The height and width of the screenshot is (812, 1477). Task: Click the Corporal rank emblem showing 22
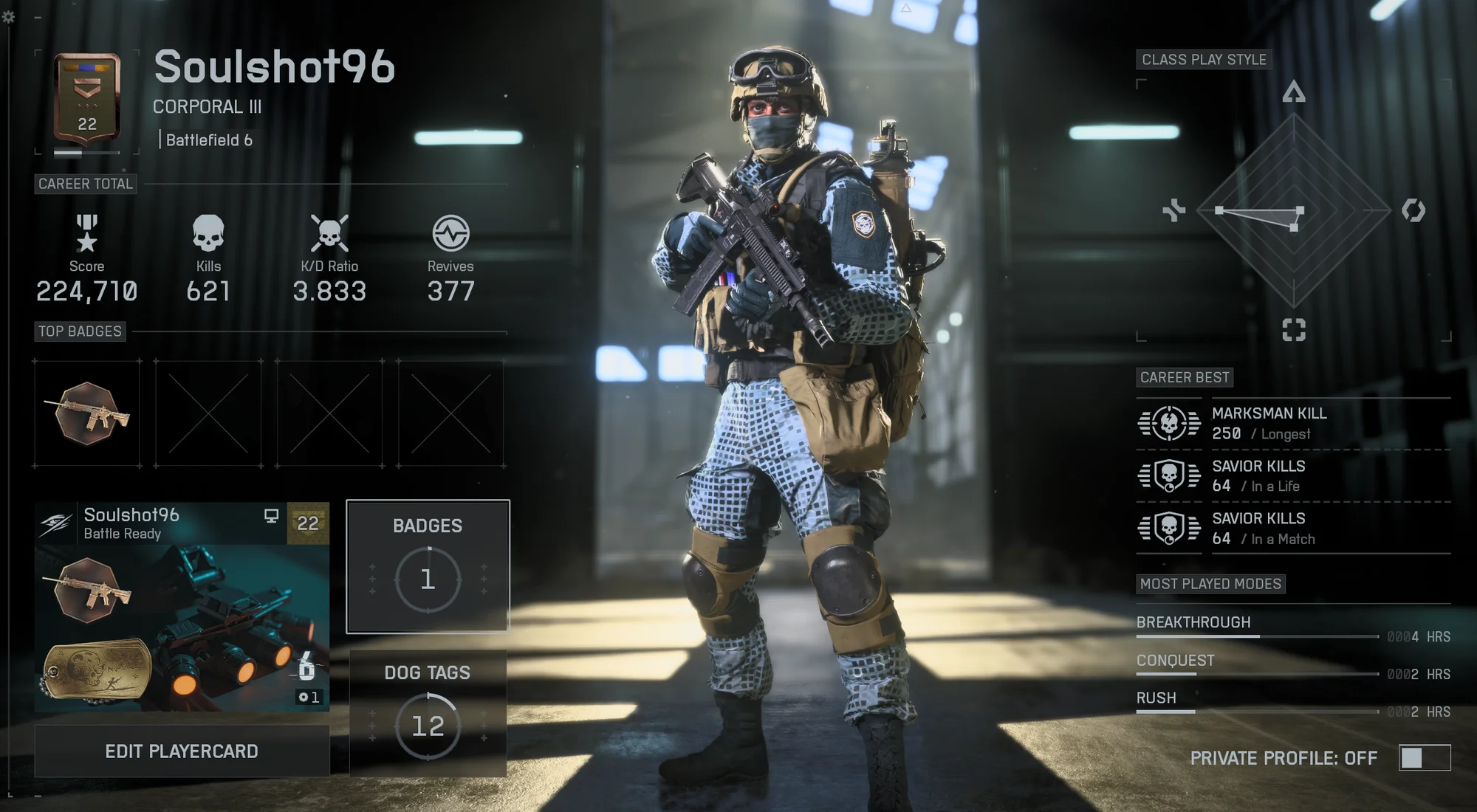tap(85, 96)
